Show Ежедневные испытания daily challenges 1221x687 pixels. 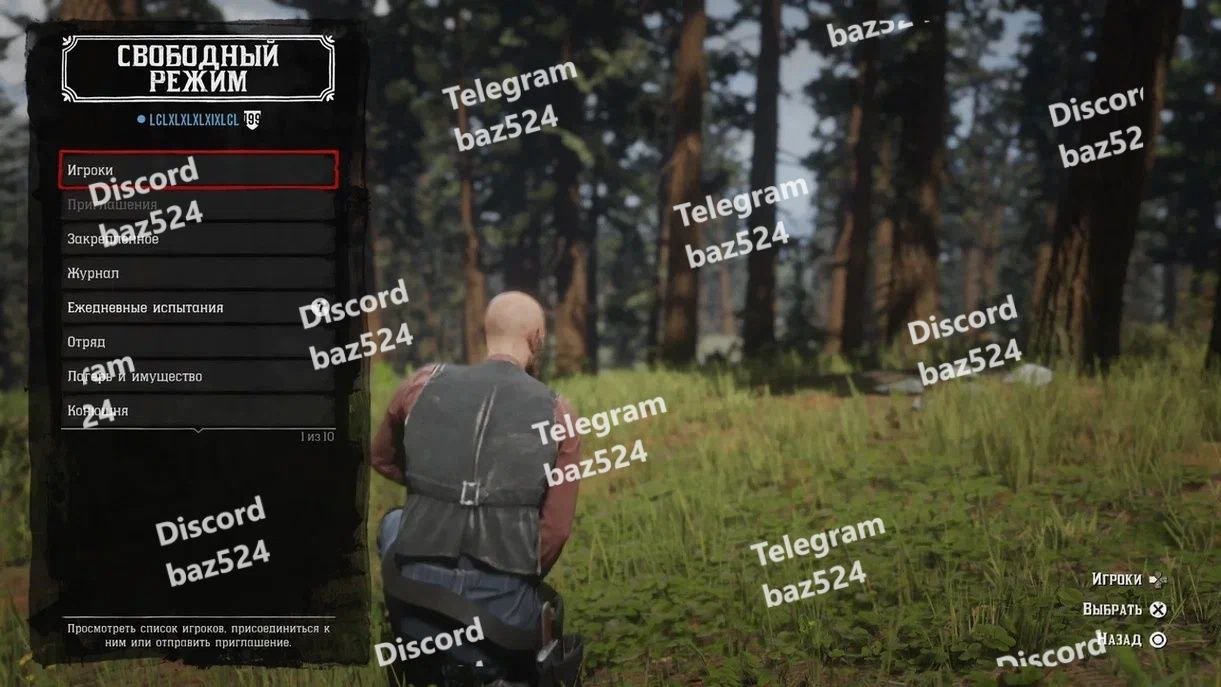pyautogui.click(x=198, y=308)
